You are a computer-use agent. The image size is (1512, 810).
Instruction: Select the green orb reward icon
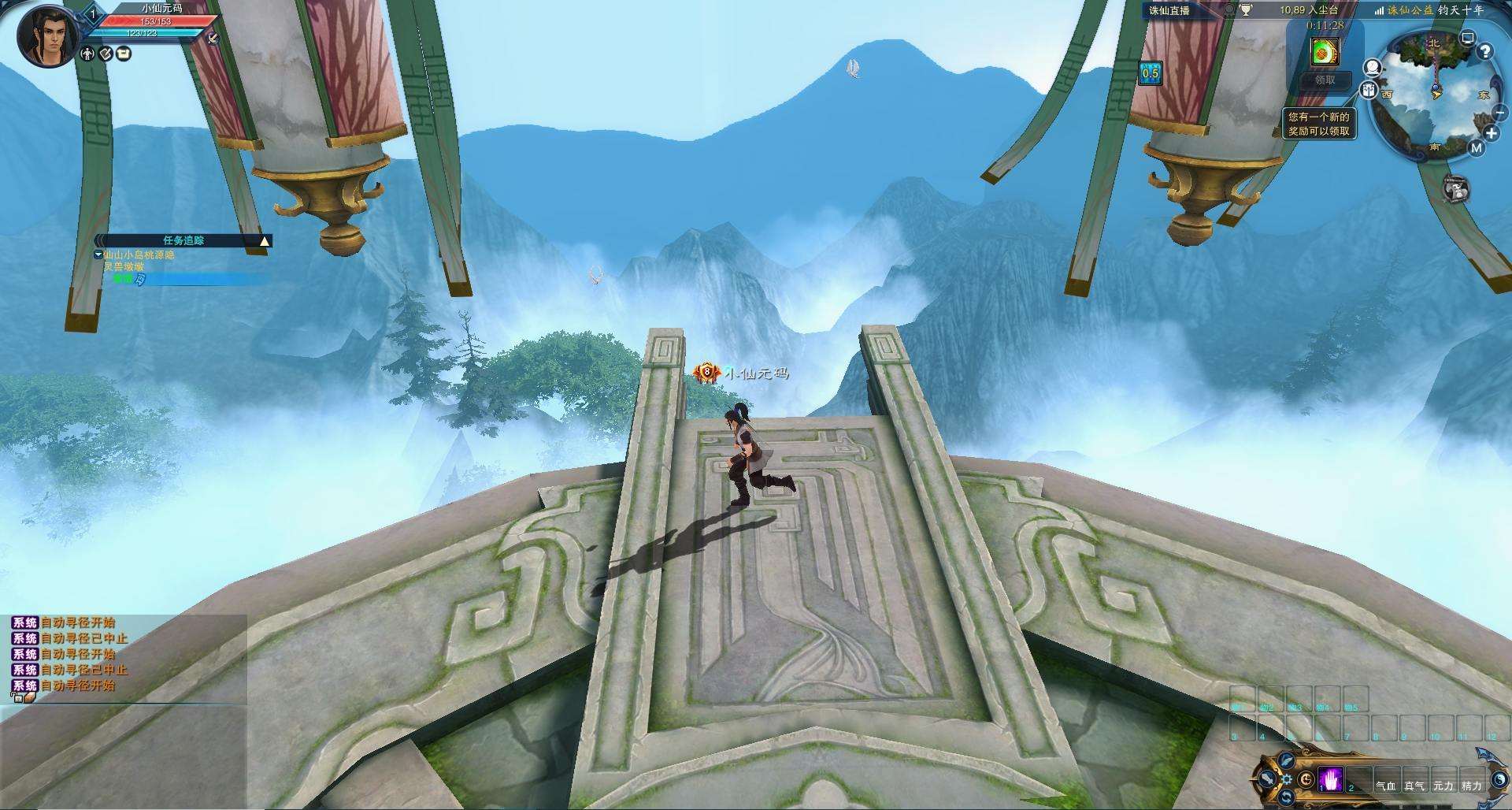coord(1325,51)
